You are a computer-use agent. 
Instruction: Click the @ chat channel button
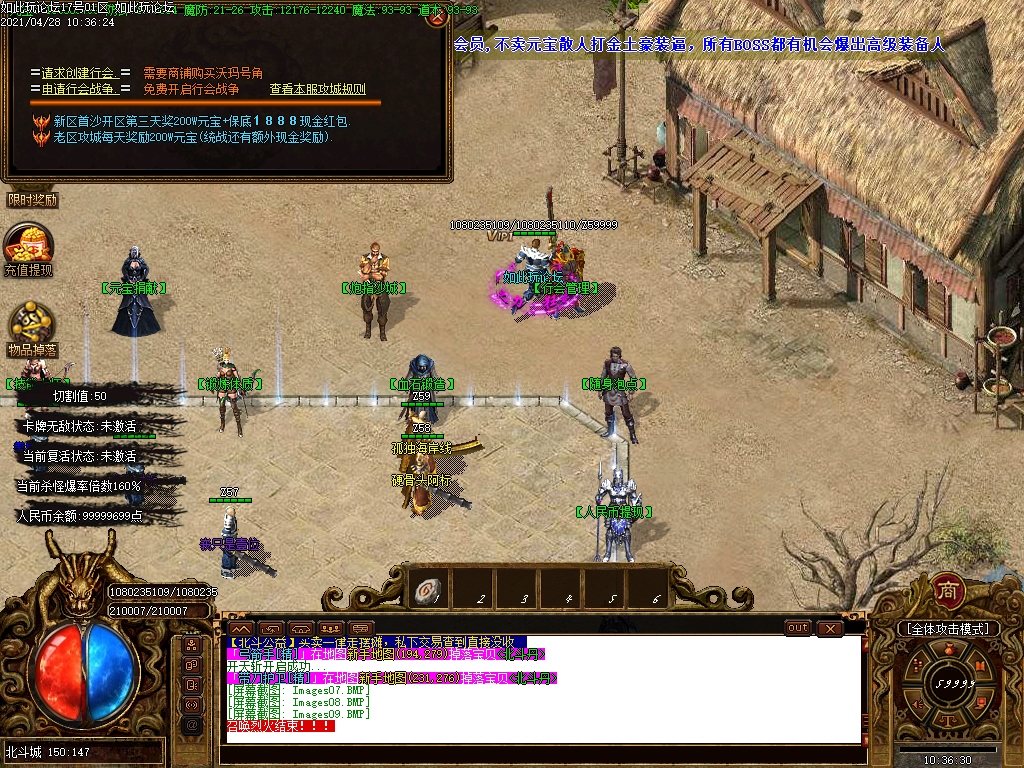[191, 723]
